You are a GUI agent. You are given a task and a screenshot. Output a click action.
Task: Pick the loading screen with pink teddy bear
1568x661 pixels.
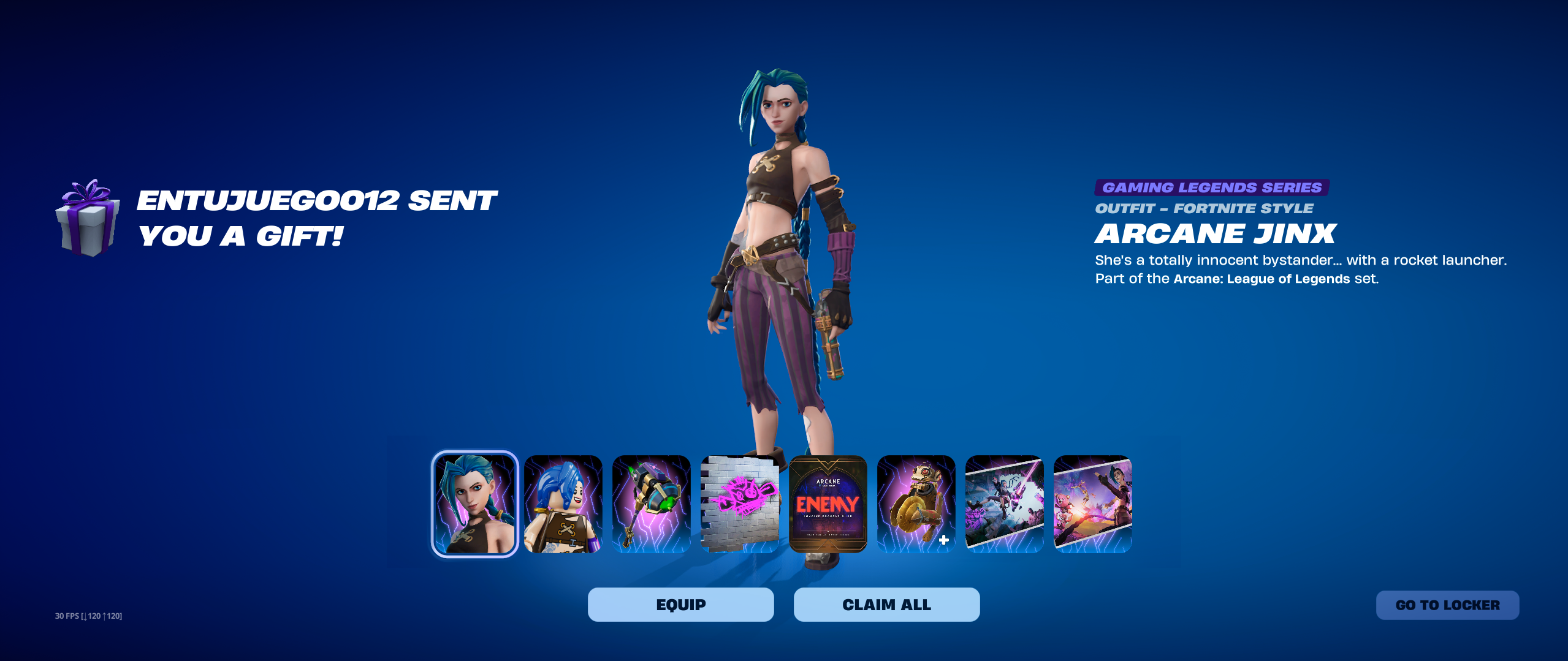point(1093,504)
